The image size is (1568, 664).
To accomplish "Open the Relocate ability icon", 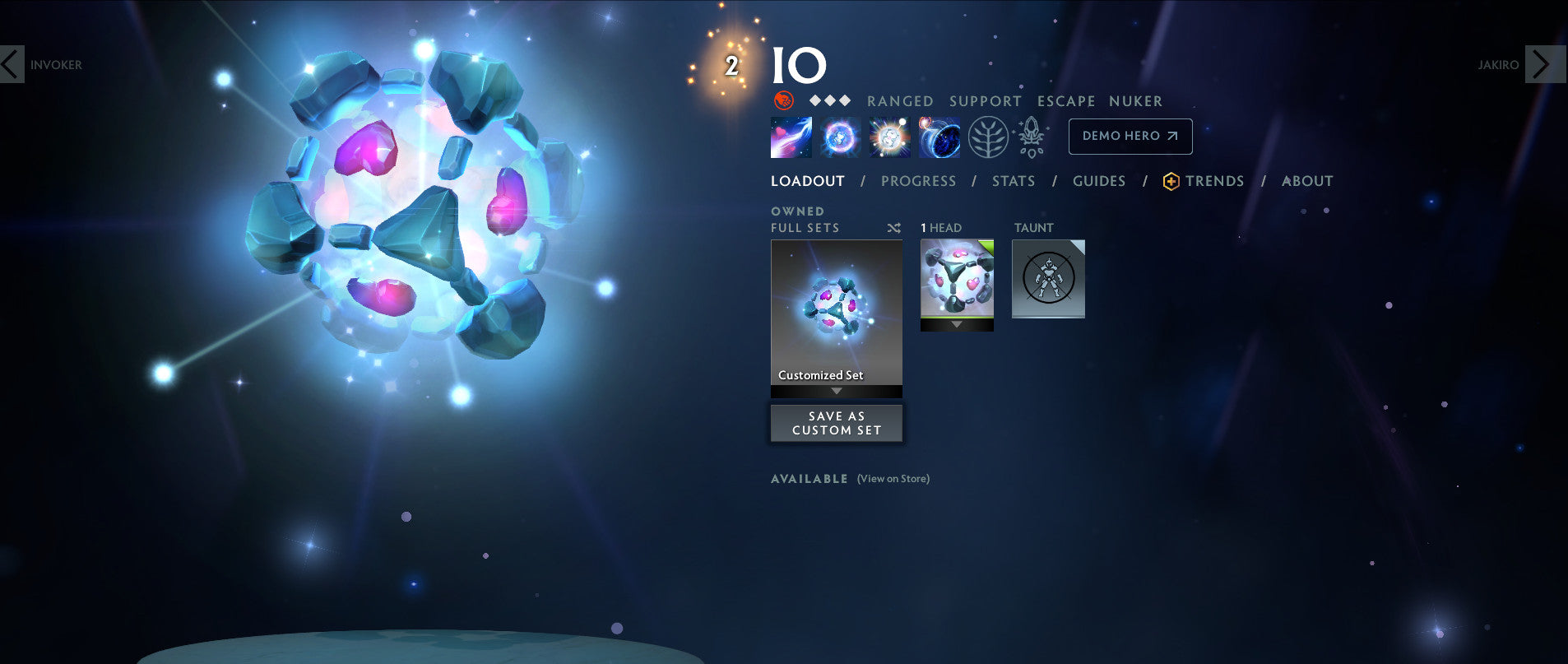I will (938, 137).
